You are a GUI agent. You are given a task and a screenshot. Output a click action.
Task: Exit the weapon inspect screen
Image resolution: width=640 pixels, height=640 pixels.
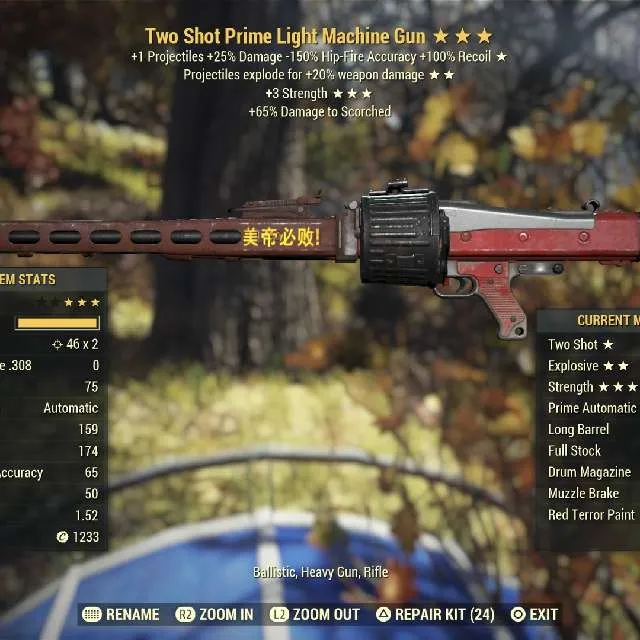[x=534, y=613]
